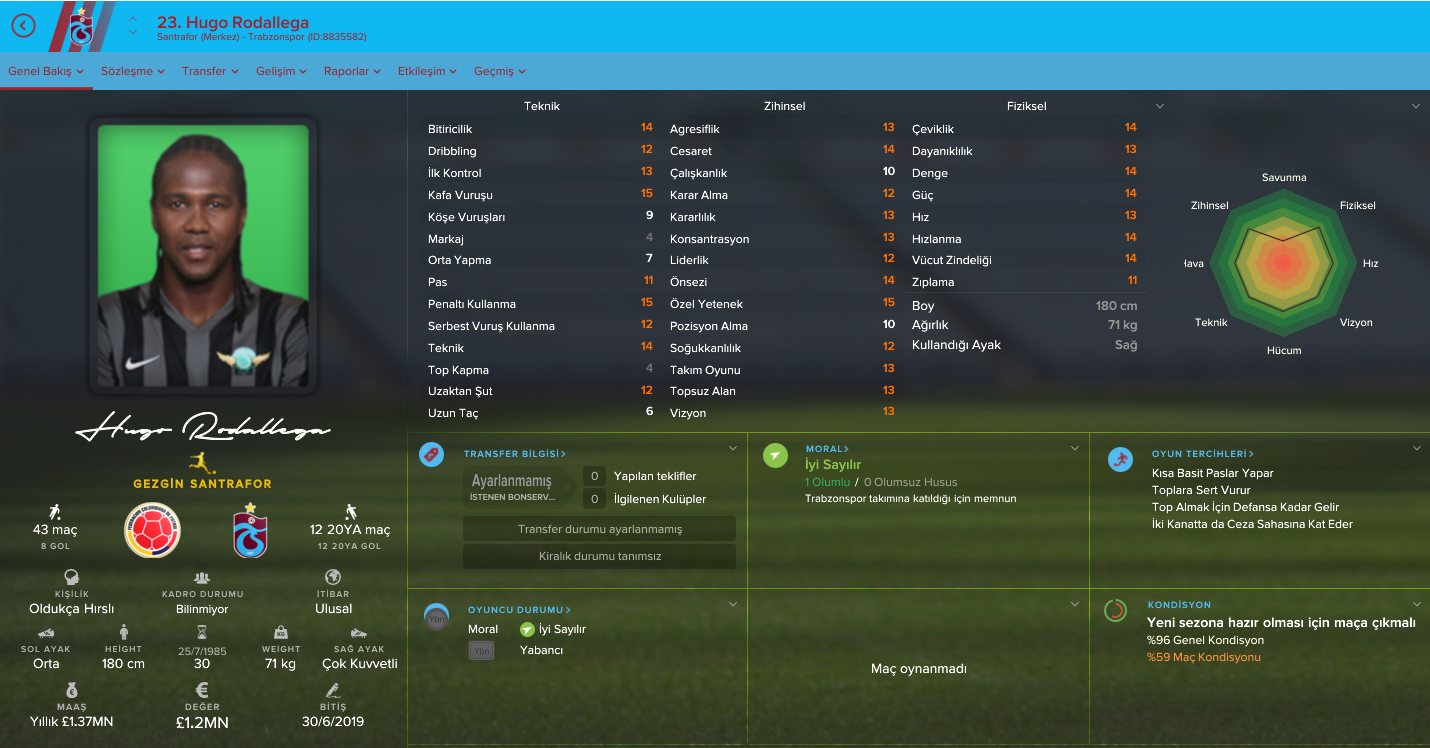Image resolution: width=1430 pixels, height=748 pixels.
Task: Click the blue Transfer Bilgisi icon
Action: pyautogui.click(x=431, y=454)
